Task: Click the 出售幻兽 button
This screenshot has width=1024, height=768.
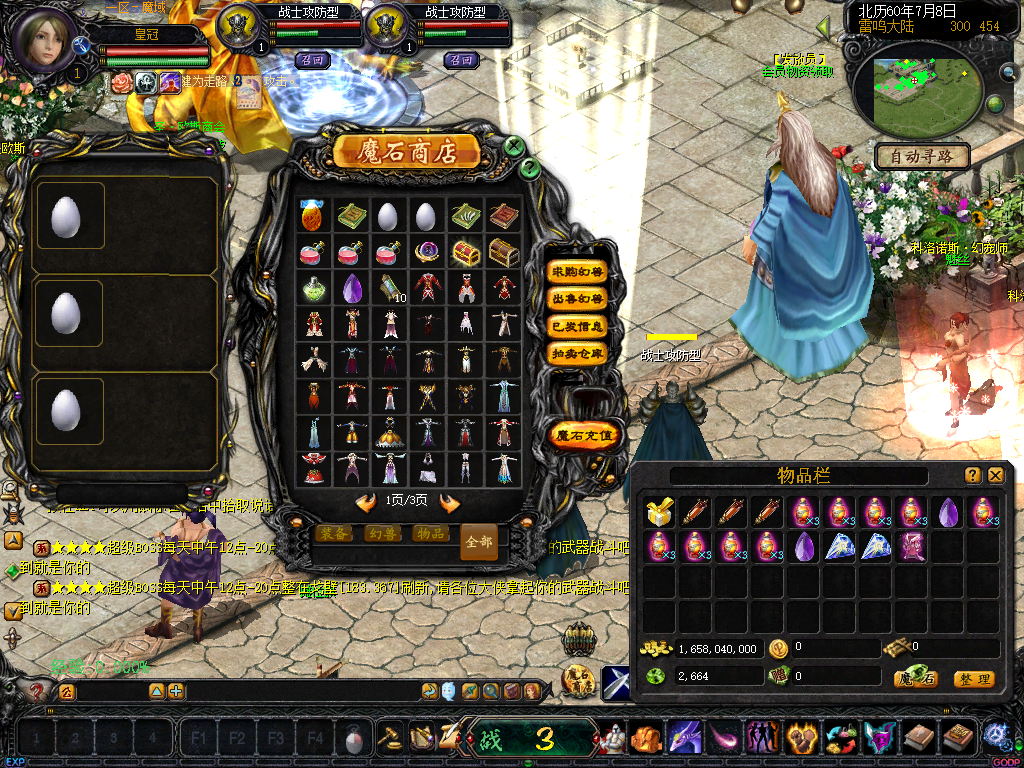Action: 577,299
